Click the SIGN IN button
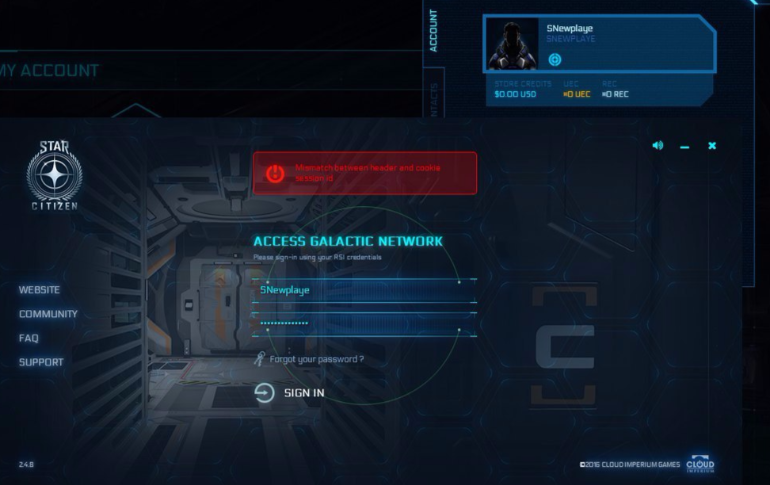 coord(290,393)
